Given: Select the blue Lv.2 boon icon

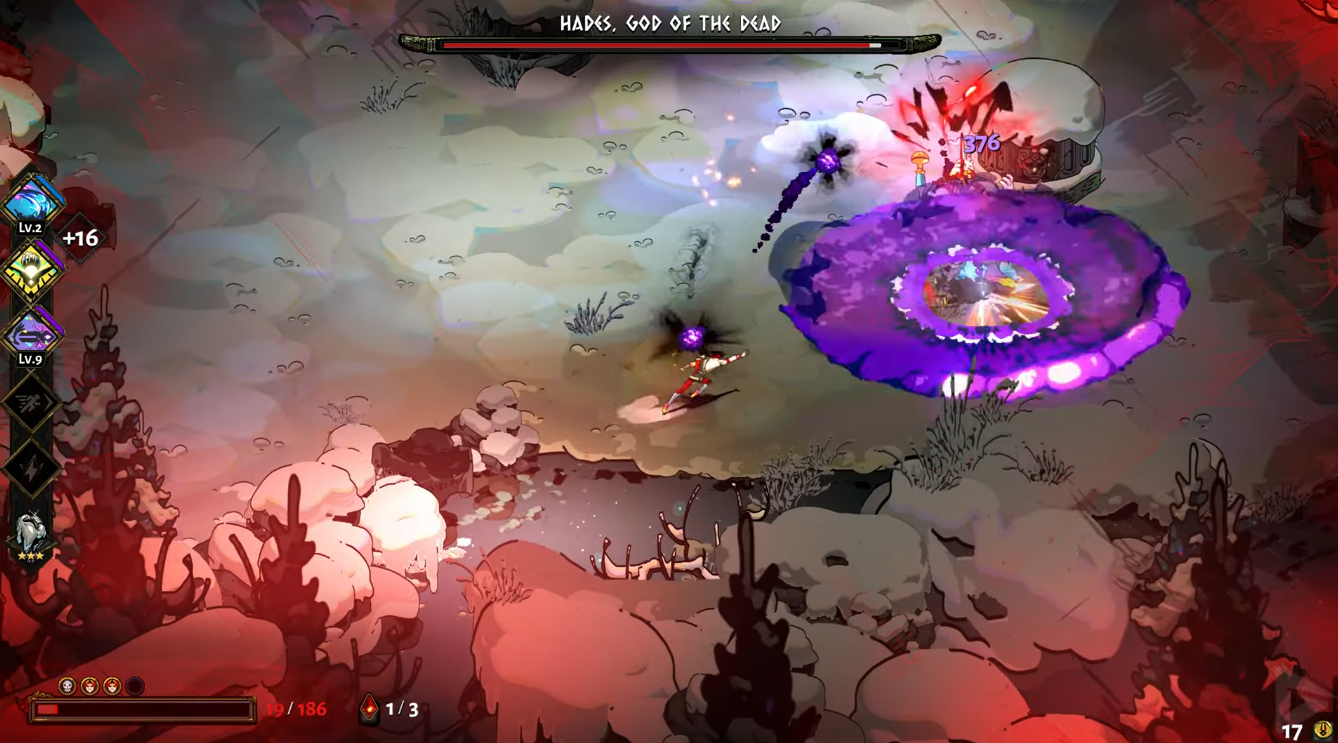Looking at the screenshot, I should click(x=32, y=202).
